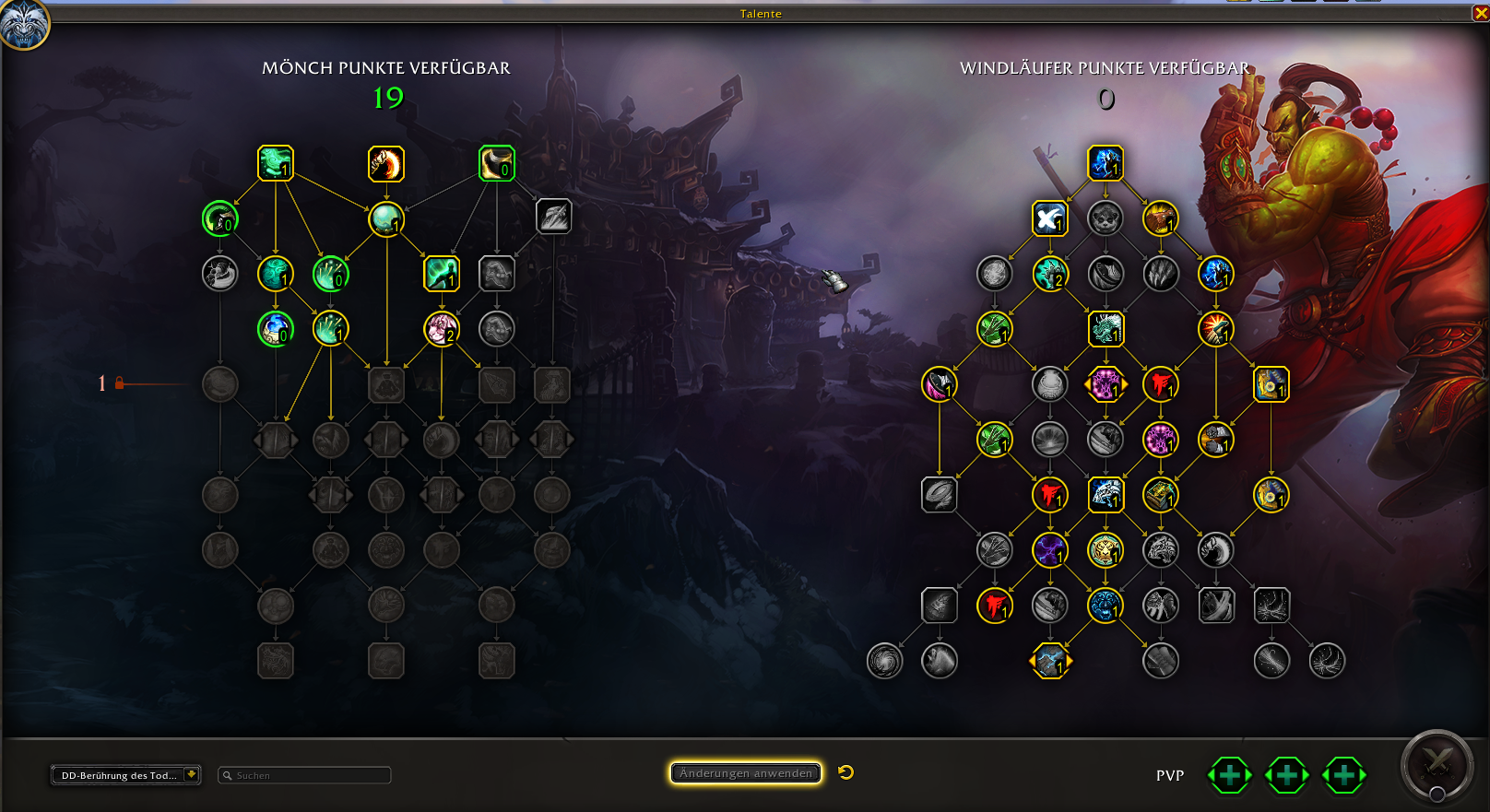Screen dimensions: 1490x812
Task: Select the flaming kick talent icon
Action: 386,164
